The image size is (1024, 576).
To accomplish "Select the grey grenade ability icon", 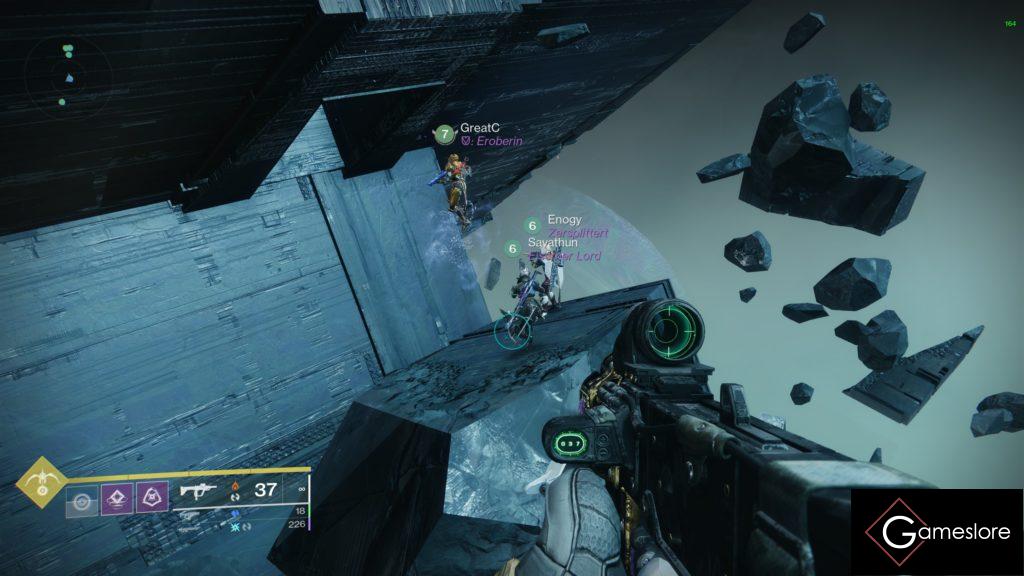I will point(81,497).
